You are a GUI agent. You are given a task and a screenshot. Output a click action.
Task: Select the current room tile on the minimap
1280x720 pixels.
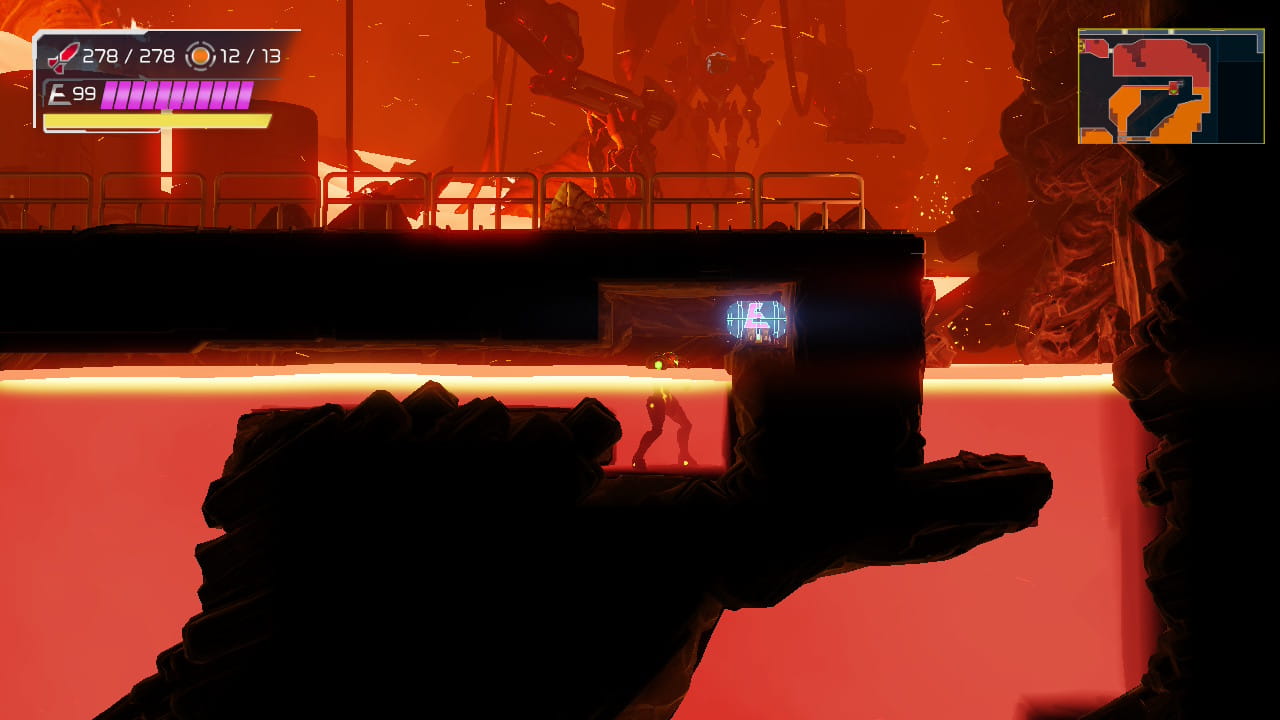[1173, 86]
